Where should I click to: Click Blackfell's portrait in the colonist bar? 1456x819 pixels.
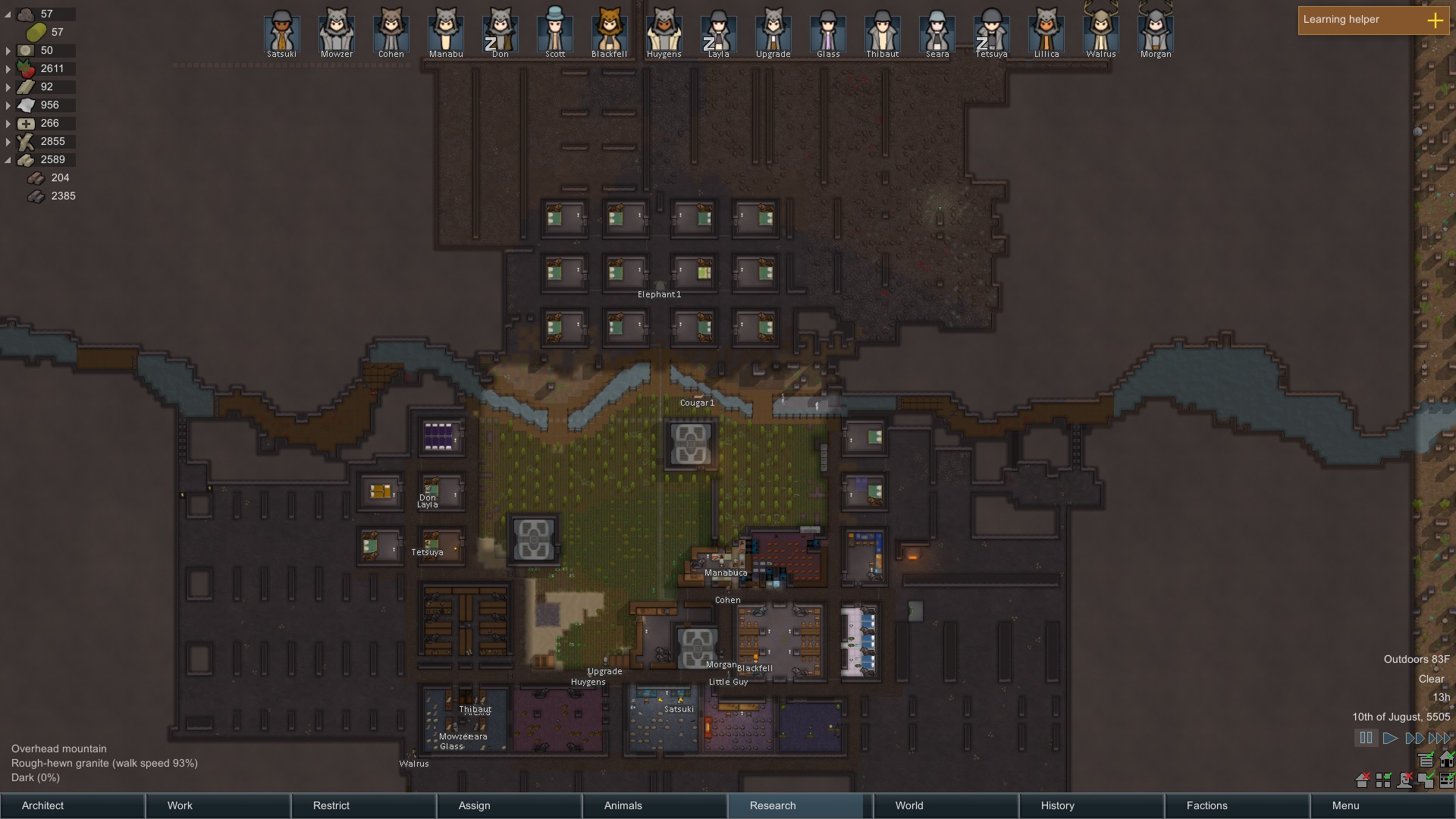(609, 31)
